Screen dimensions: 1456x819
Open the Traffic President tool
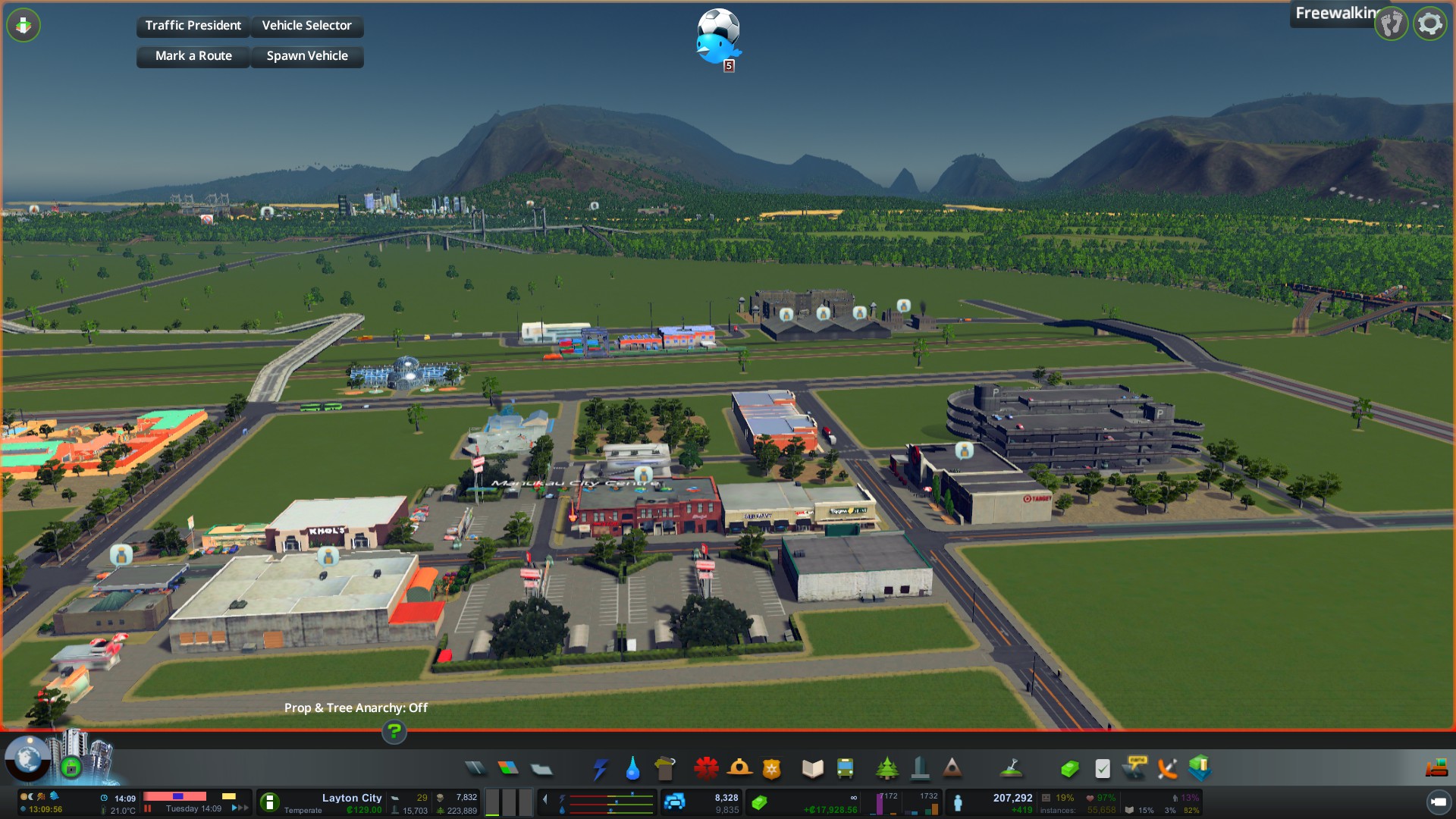tap(193, 26)
